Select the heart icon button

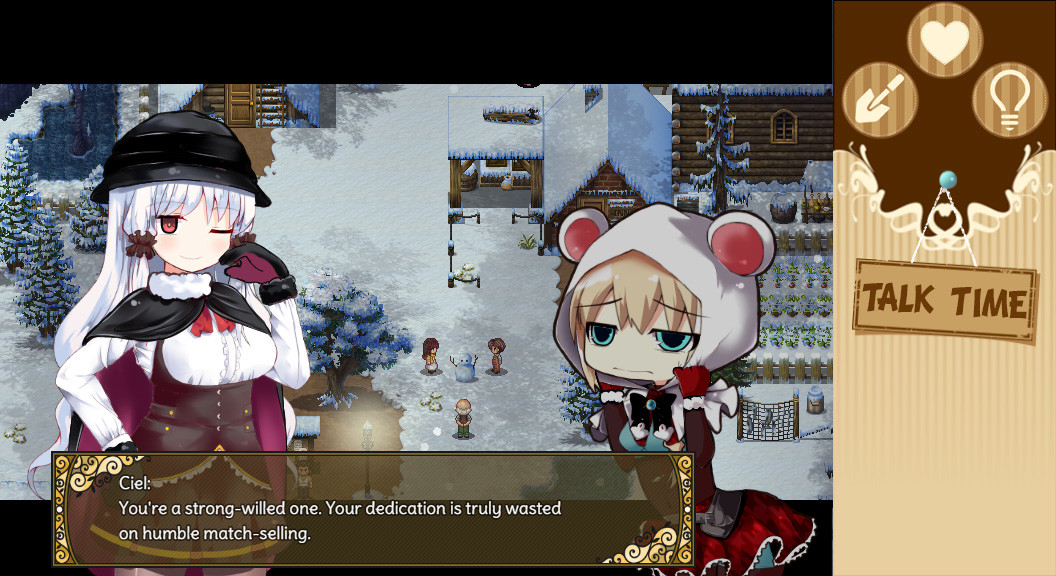944,40
